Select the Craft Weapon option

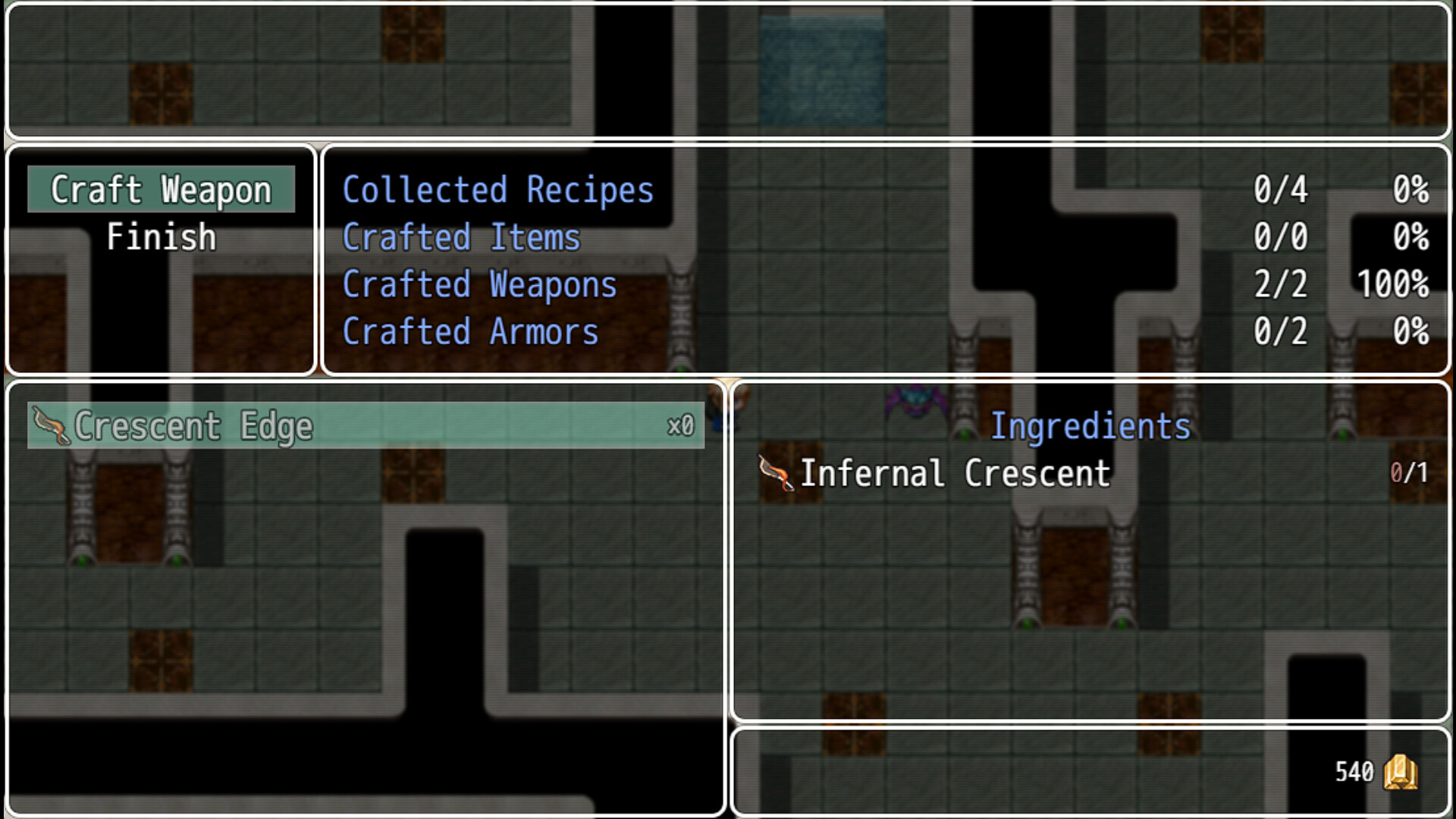tap(160, 190)
